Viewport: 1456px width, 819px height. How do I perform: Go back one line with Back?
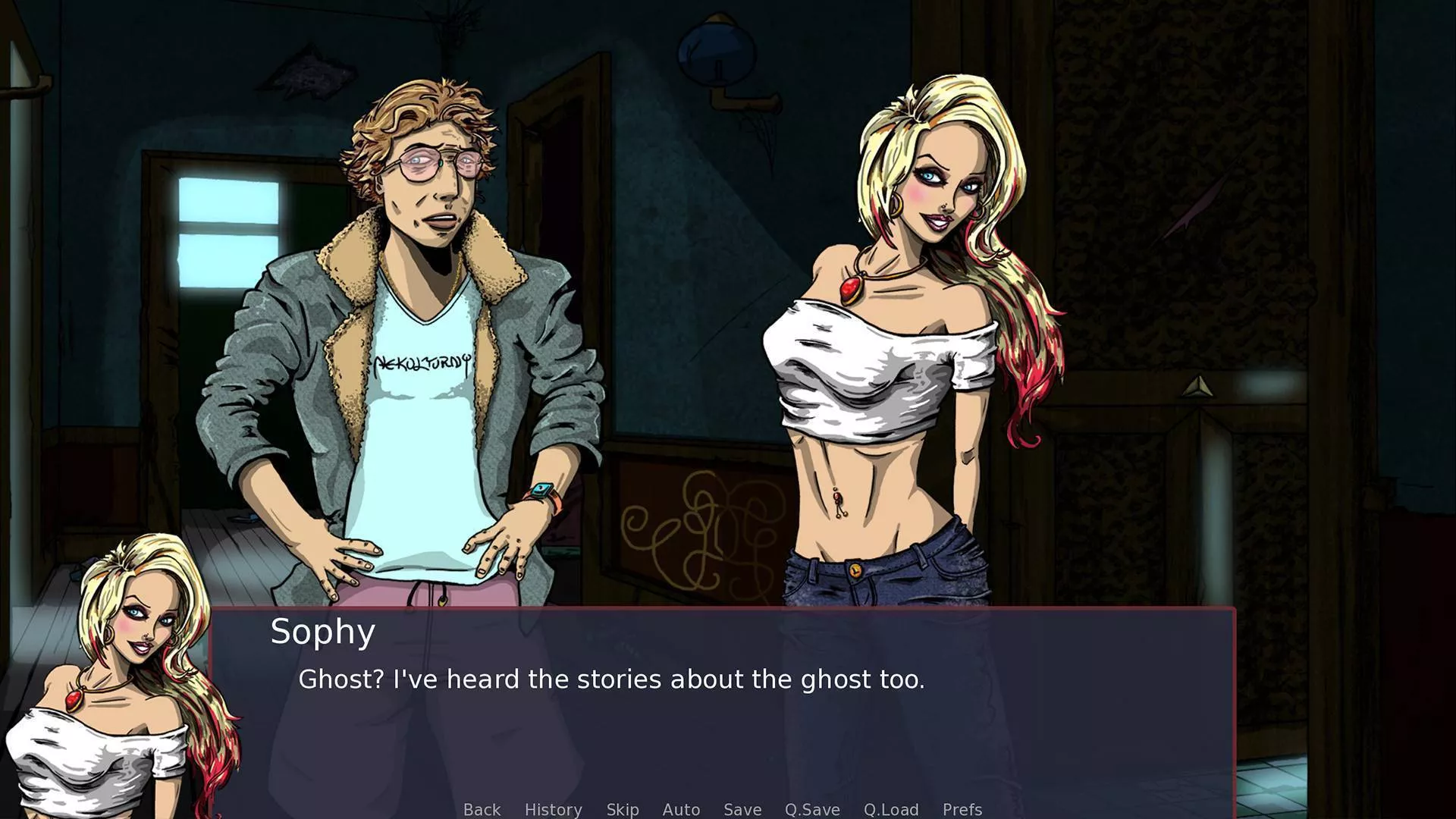(x=482, y=809)
